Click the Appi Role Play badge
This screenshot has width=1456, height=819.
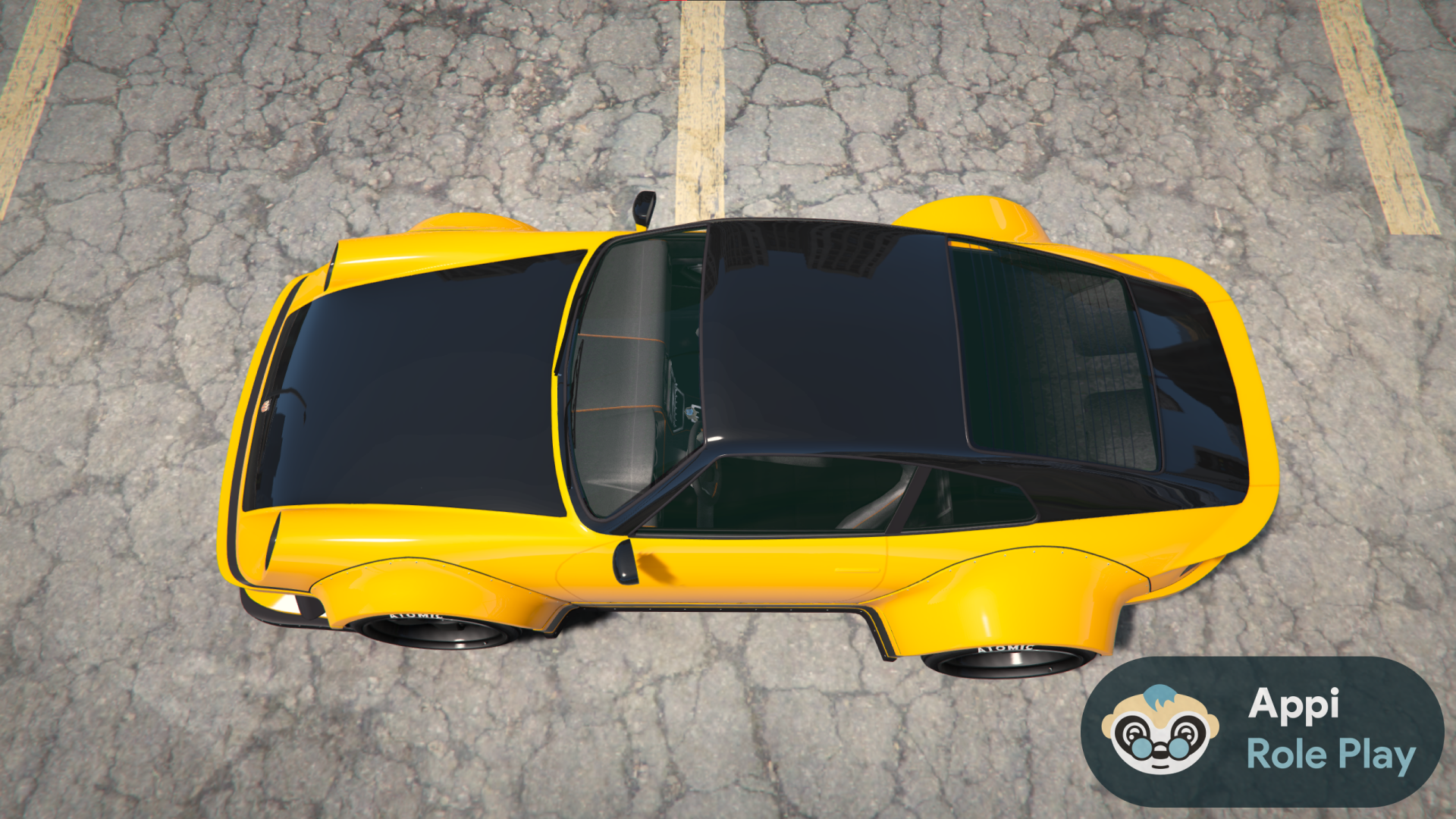1262,731
